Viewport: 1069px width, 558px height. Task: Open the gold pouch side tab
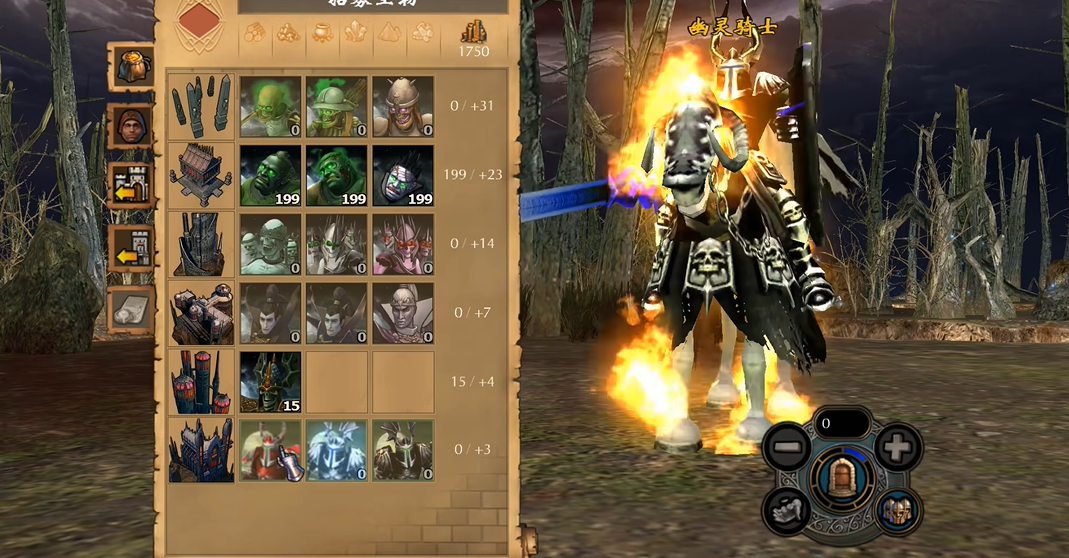131,68
